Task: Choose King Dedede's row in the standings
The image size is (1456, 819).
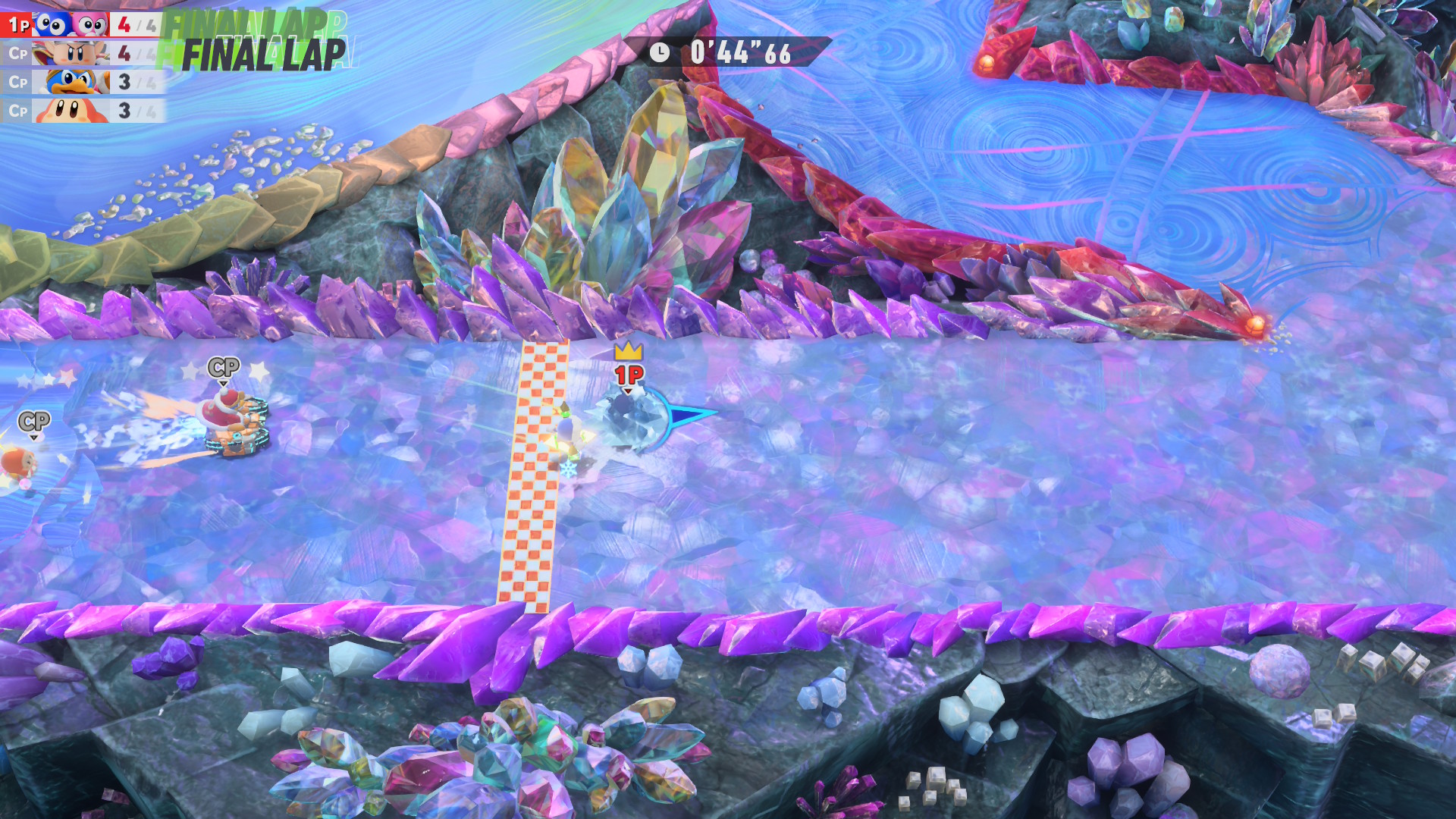Action: point(82,82)
